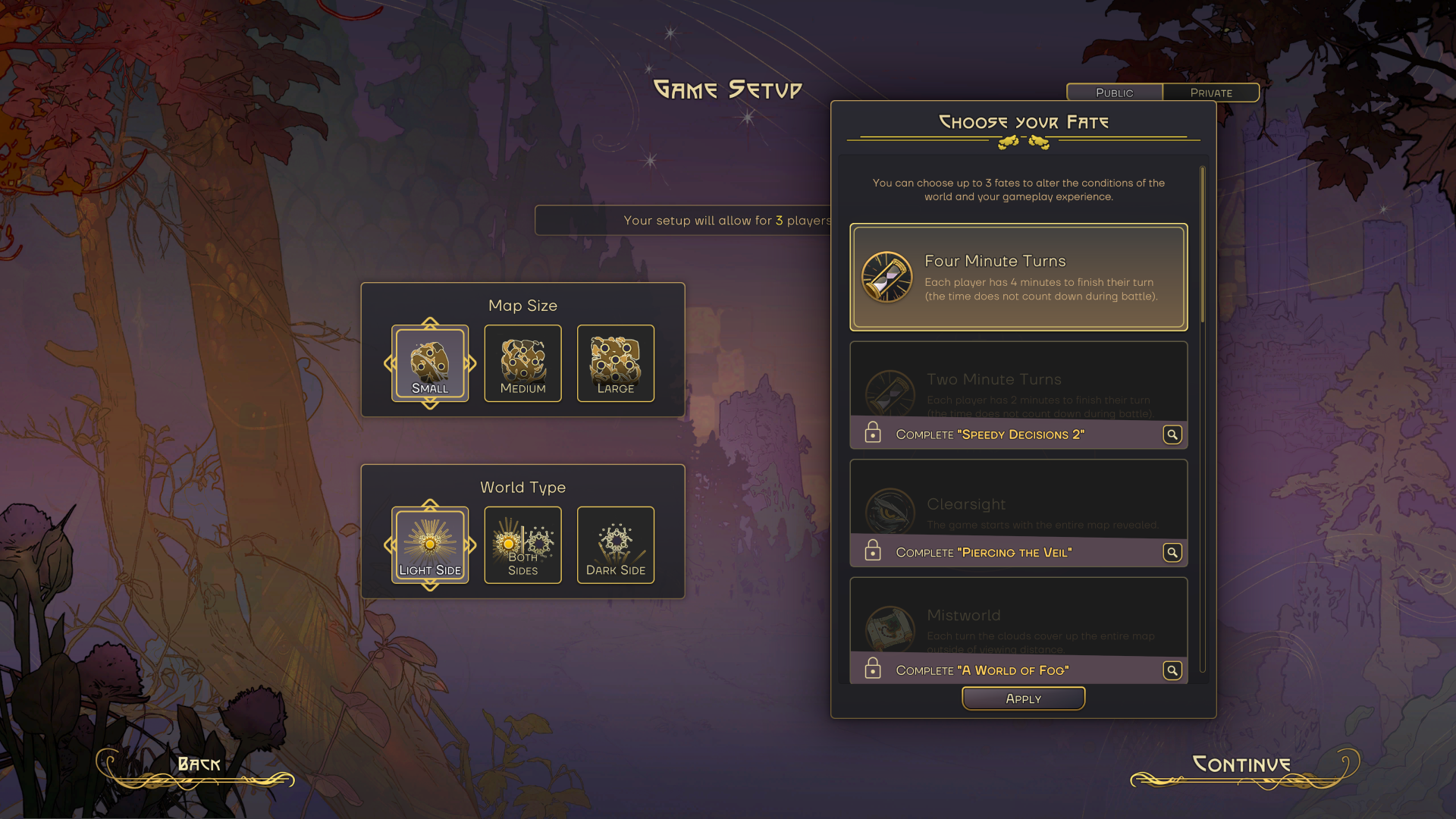Apply the chosen fates
This screenshot has height=819, width=1456.
1023,698
